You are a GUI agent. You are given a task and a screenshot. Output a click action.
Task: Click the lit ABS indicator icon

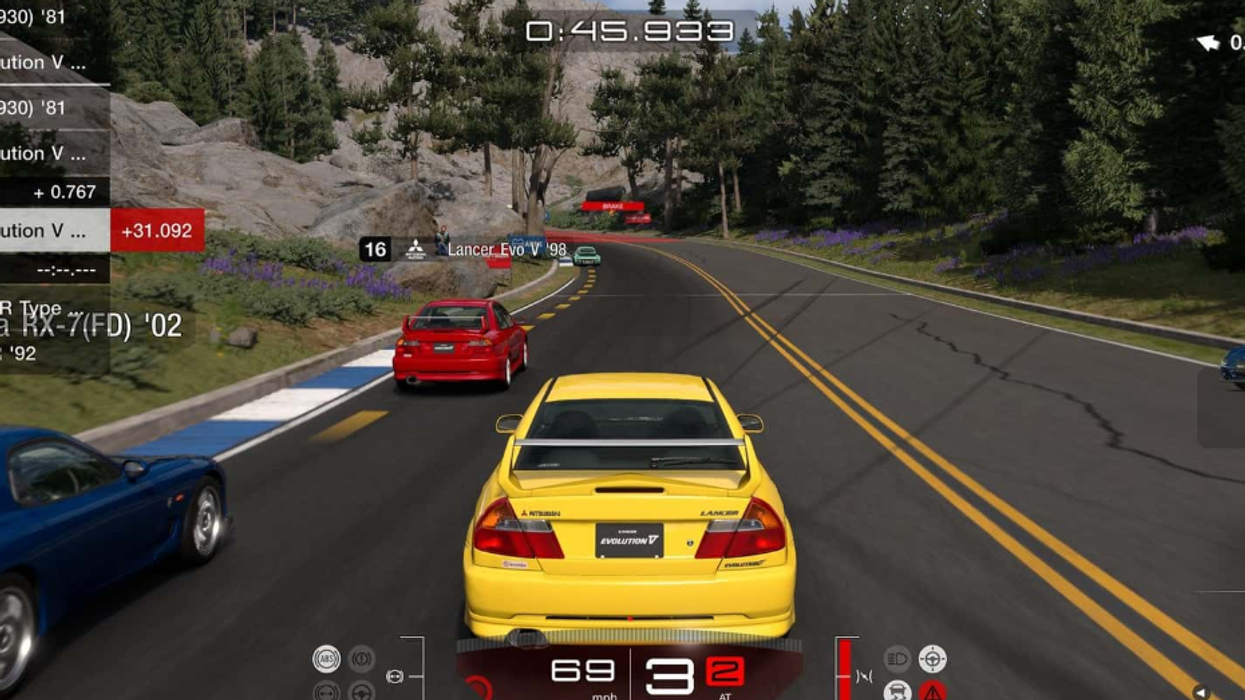pos(326,658)
